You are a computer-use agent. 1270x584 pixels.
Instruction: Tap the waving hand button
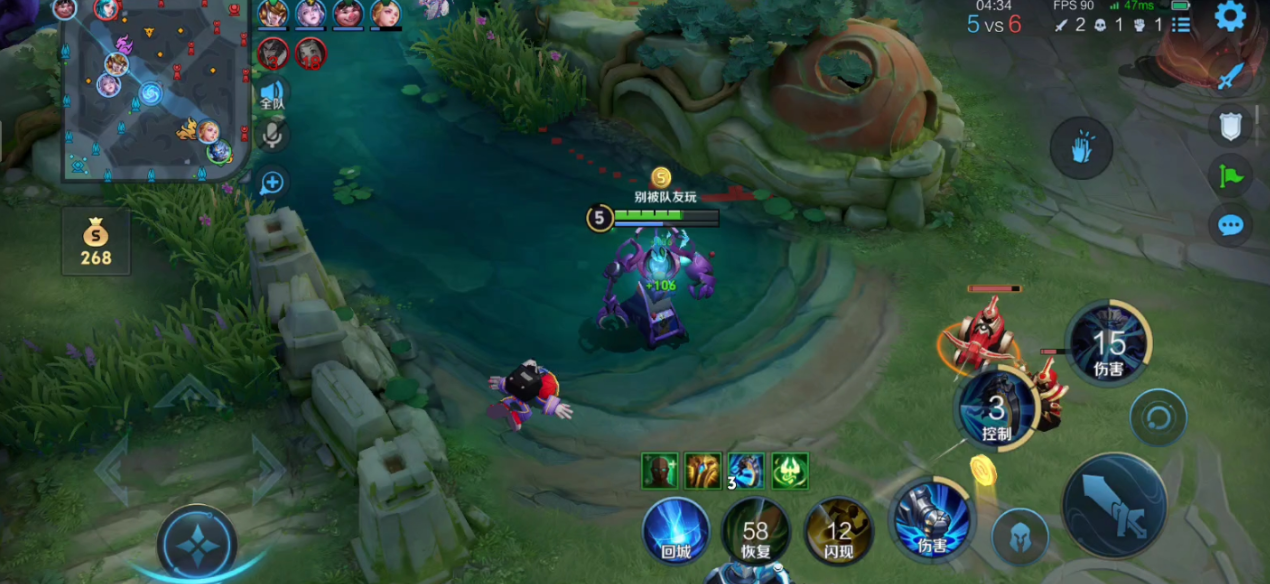[1081, 149]
